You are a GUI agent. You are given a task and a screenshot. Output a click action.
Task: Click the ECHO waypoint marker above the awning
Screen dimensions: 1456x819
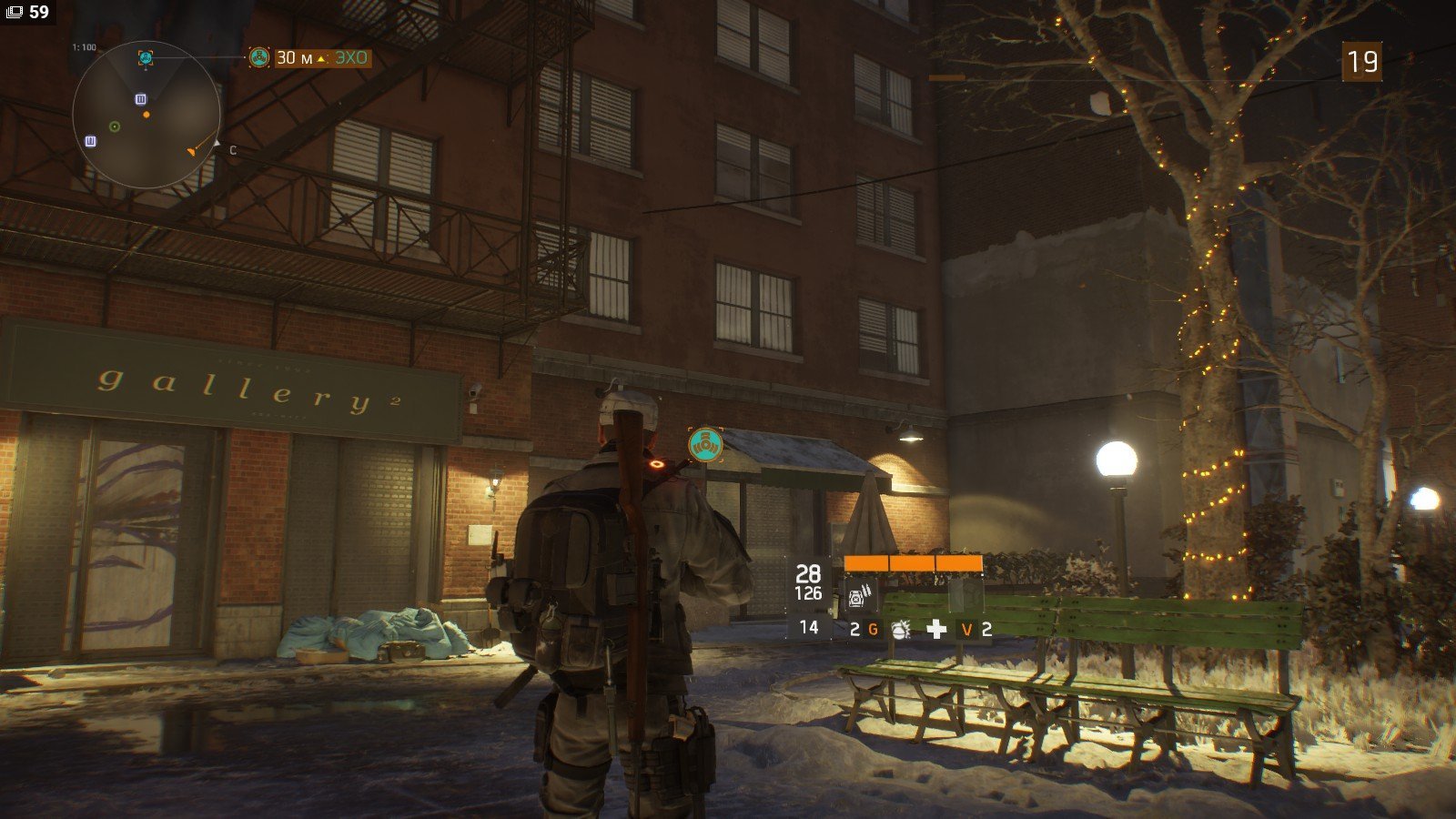[705, 444]
